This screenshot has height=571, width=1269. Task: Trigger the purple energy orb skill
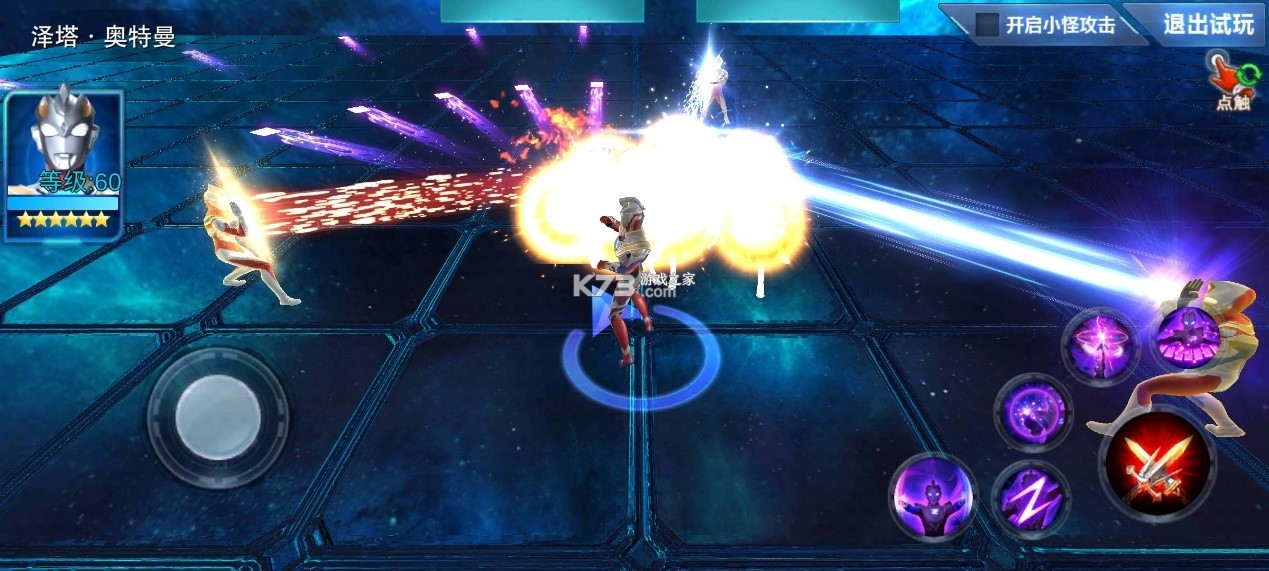(x=1032, y=412)
